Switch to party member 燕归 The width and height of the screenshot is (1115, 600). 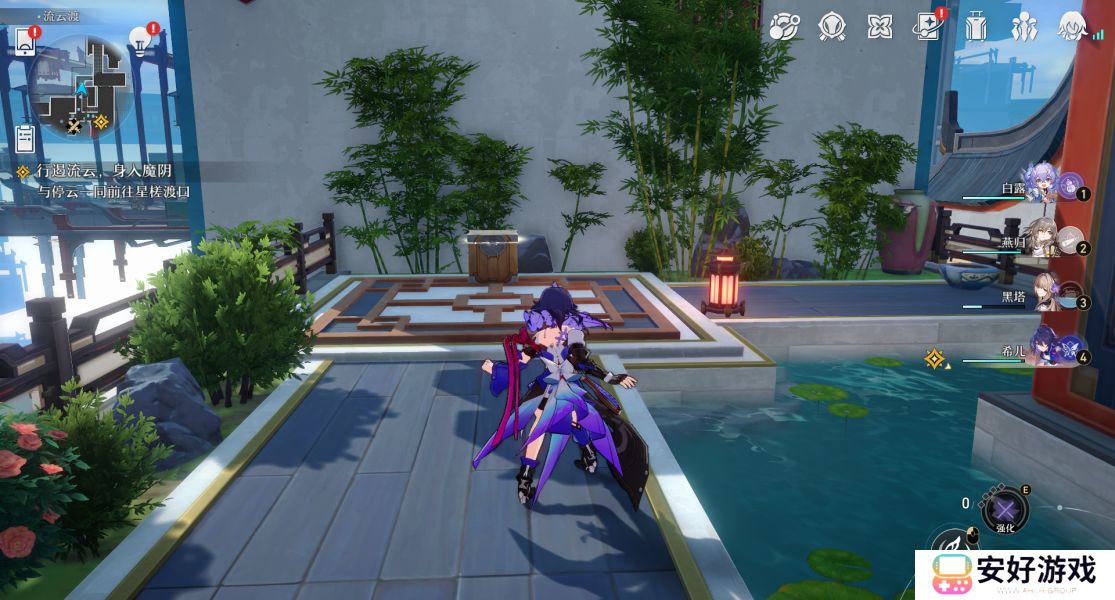[1040, 239]
